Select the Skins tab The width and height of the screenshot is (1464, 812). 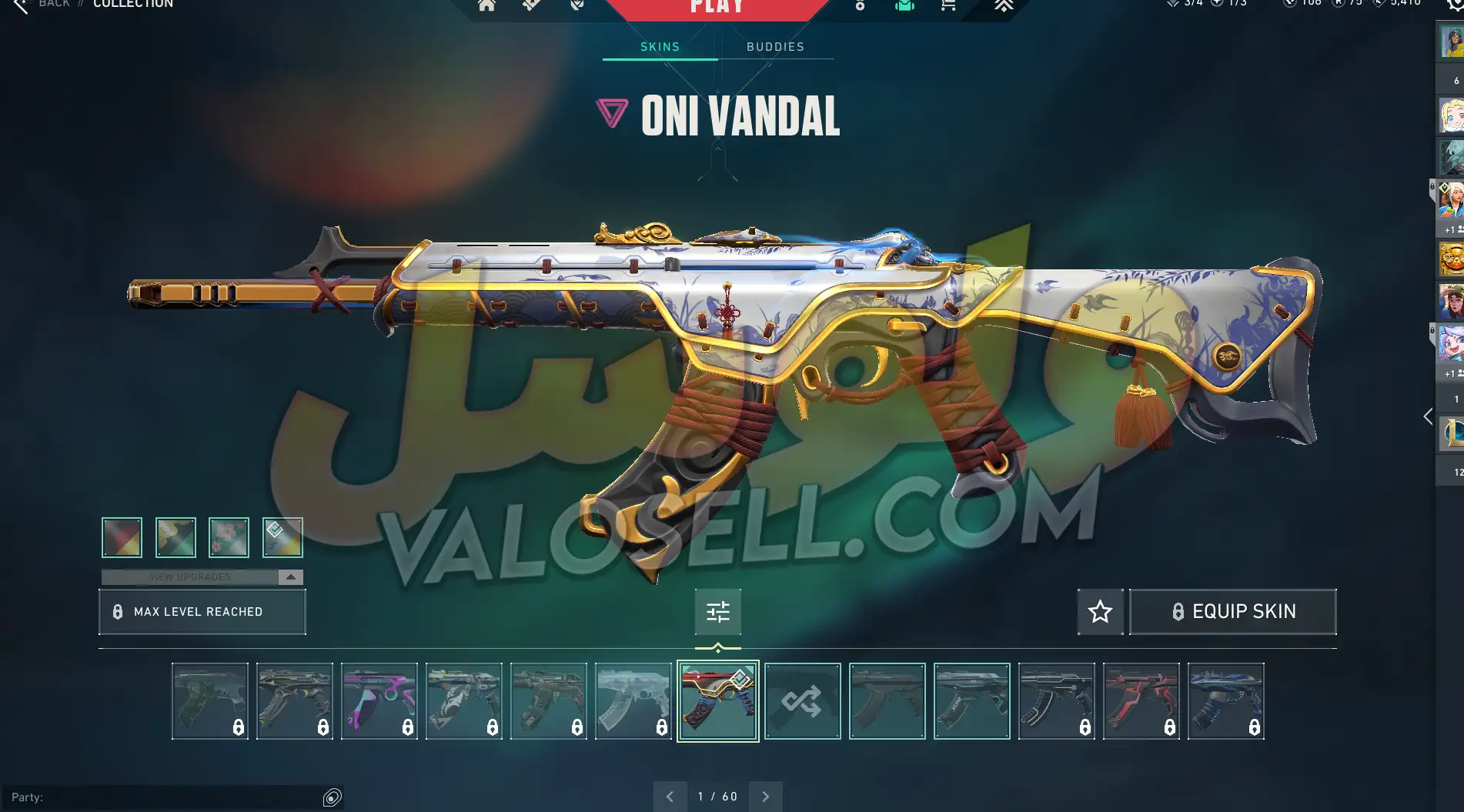tap(660, 47)
